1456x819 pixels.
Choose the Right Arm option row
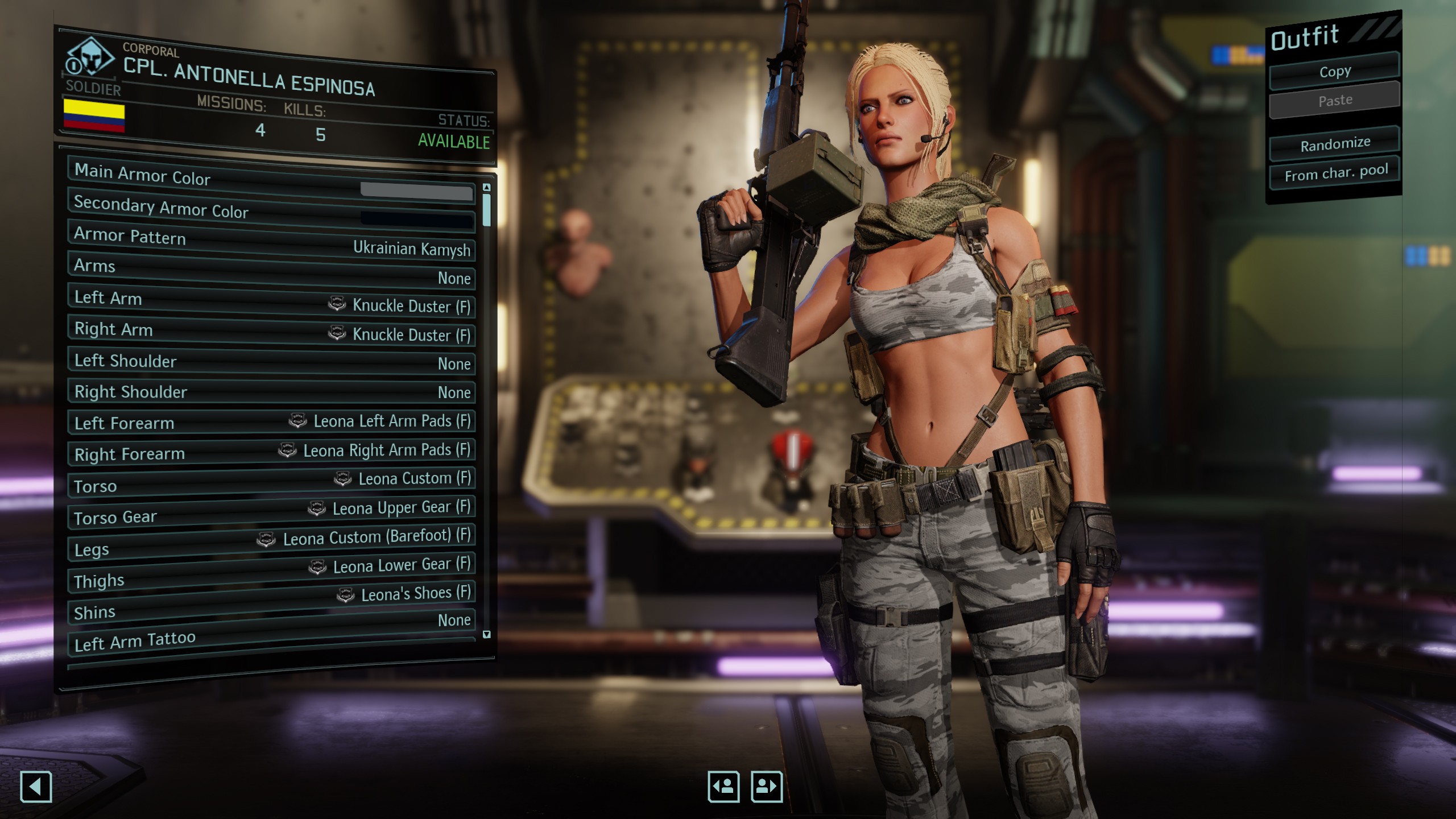tap(272, 332)
